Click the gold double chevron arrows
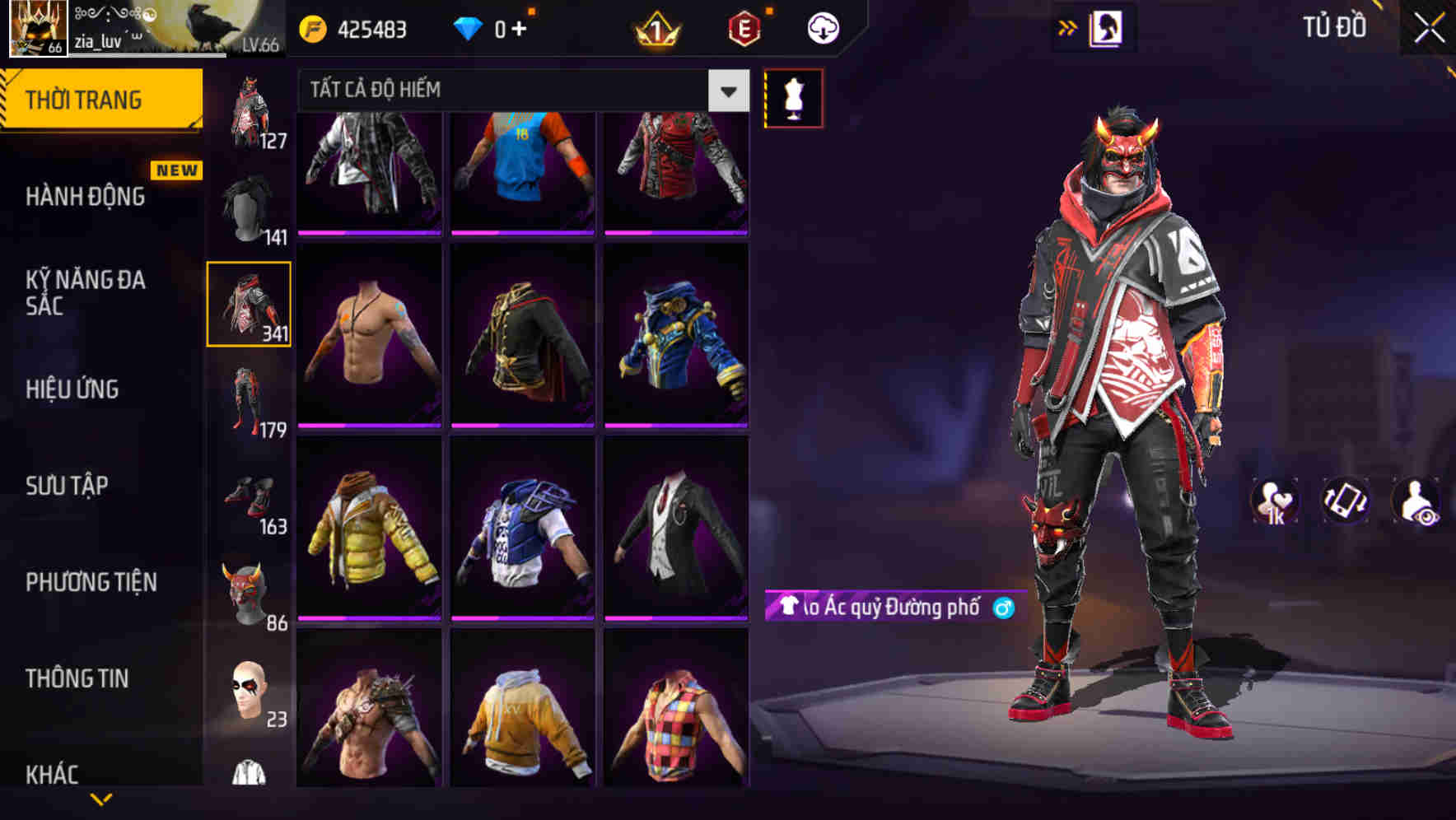This screenshot has width=1456, height=820. click(x=1067, y=26)
